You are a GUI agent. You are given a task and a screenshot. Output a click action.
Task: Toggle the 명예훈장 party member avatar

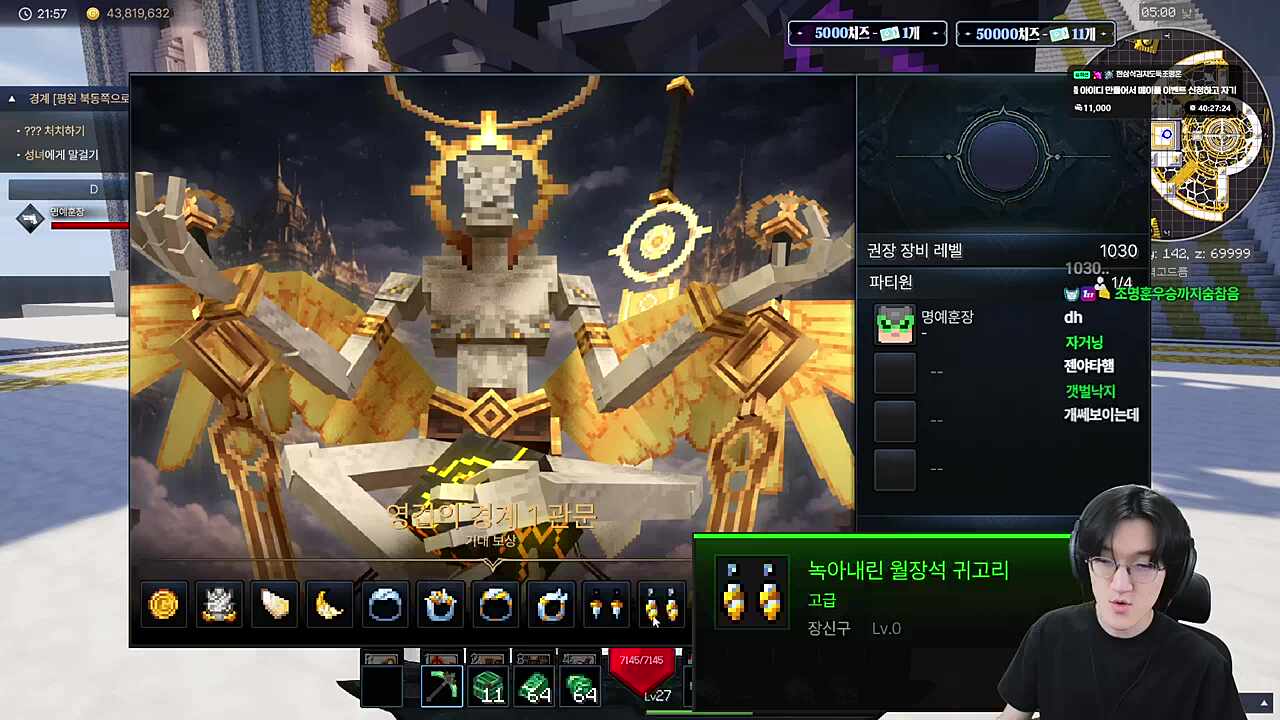(x=894, y=323)
